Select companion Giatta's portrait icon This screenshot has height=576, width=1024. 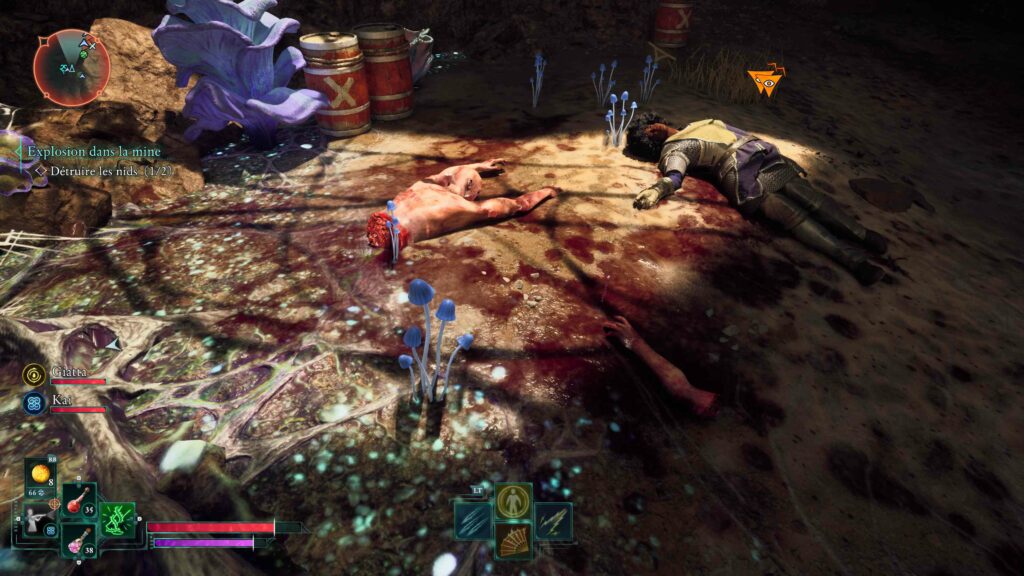tap(32, 374)
